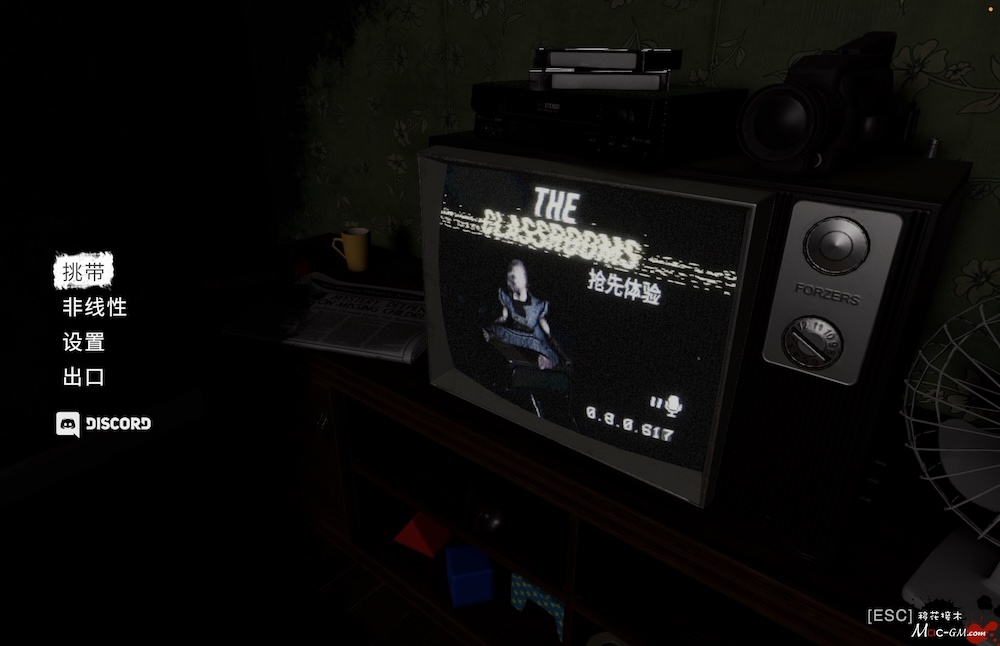The height and width of the screenshot is (646, 1000).
Task: Select the highlighted 挑带 menu entry
Action: pyautogui.click(x=83, y=270)
